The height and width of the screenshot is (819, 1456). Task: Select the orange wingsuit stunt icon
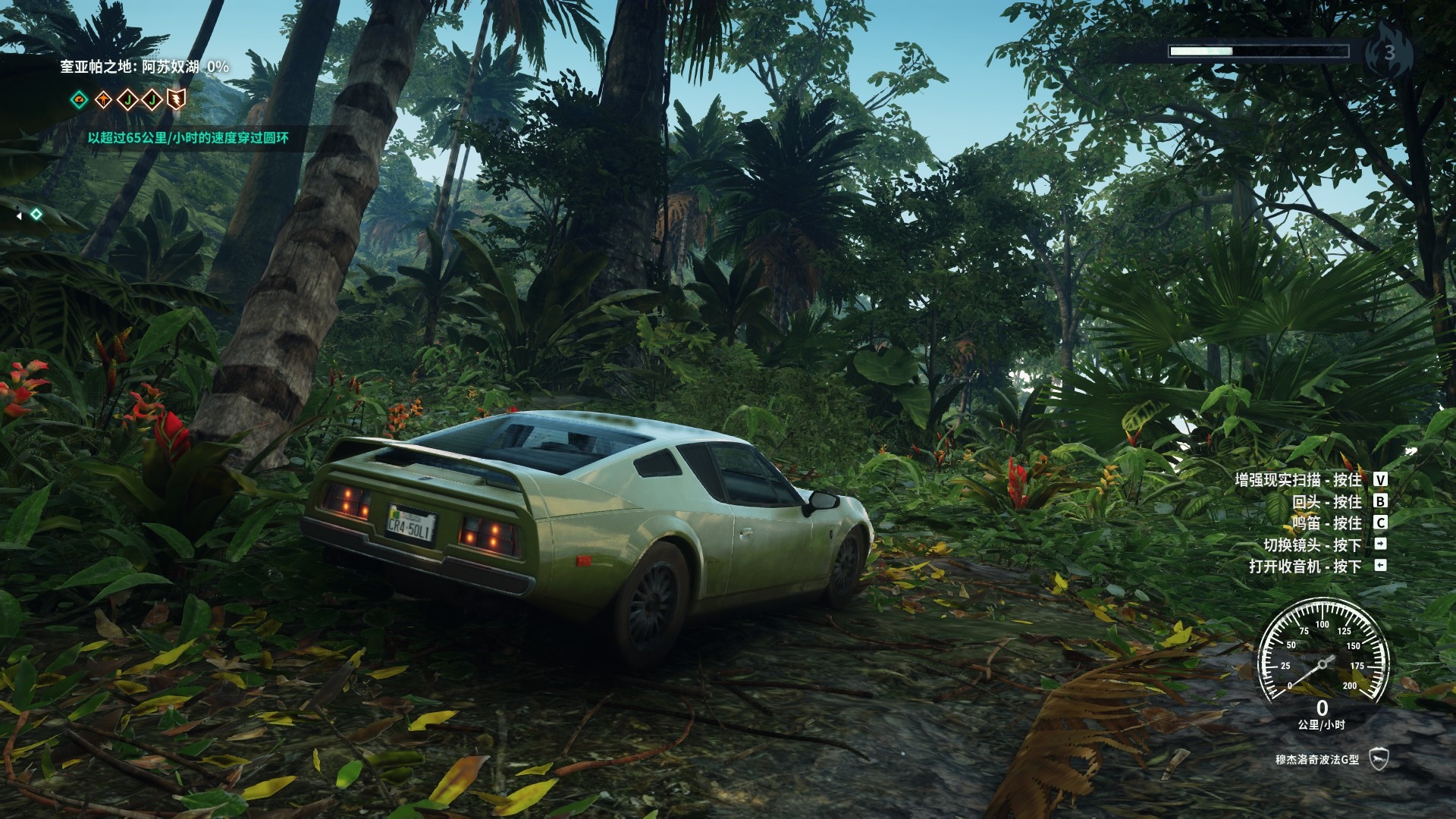103,99
